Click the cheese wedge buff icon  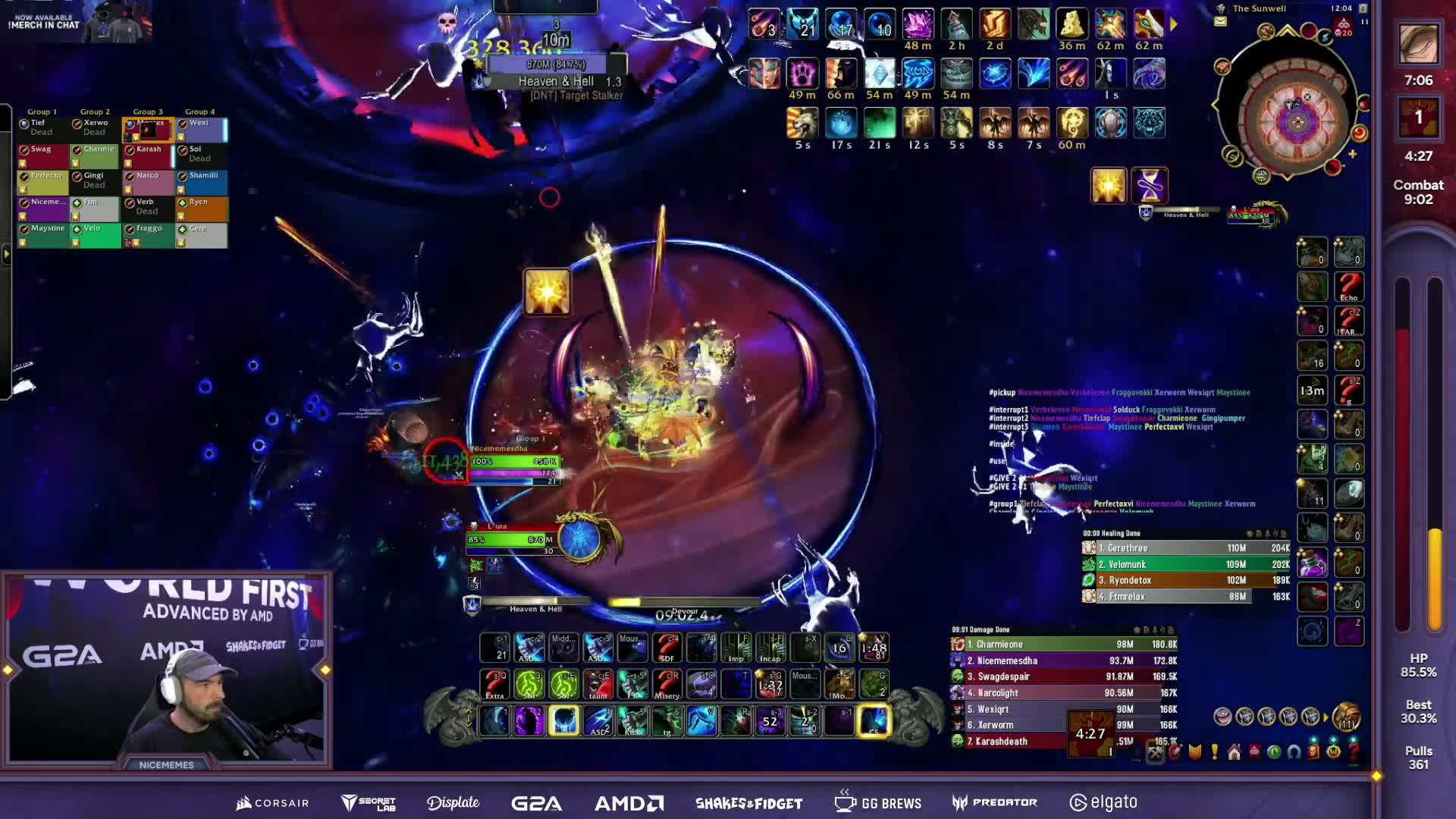pos(1072,24)
